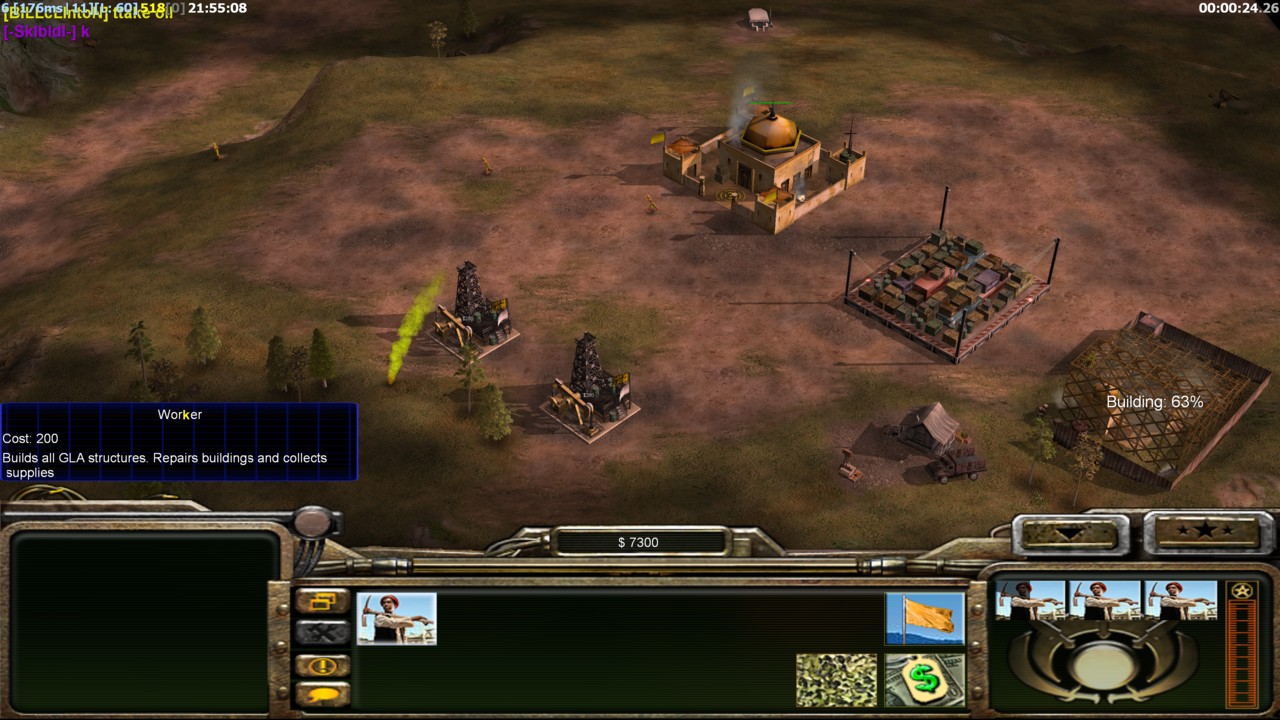The height and width of the screenshot is (720, 1280).
Task: Click the down-arrow options button
Action: pos(1067,533)
